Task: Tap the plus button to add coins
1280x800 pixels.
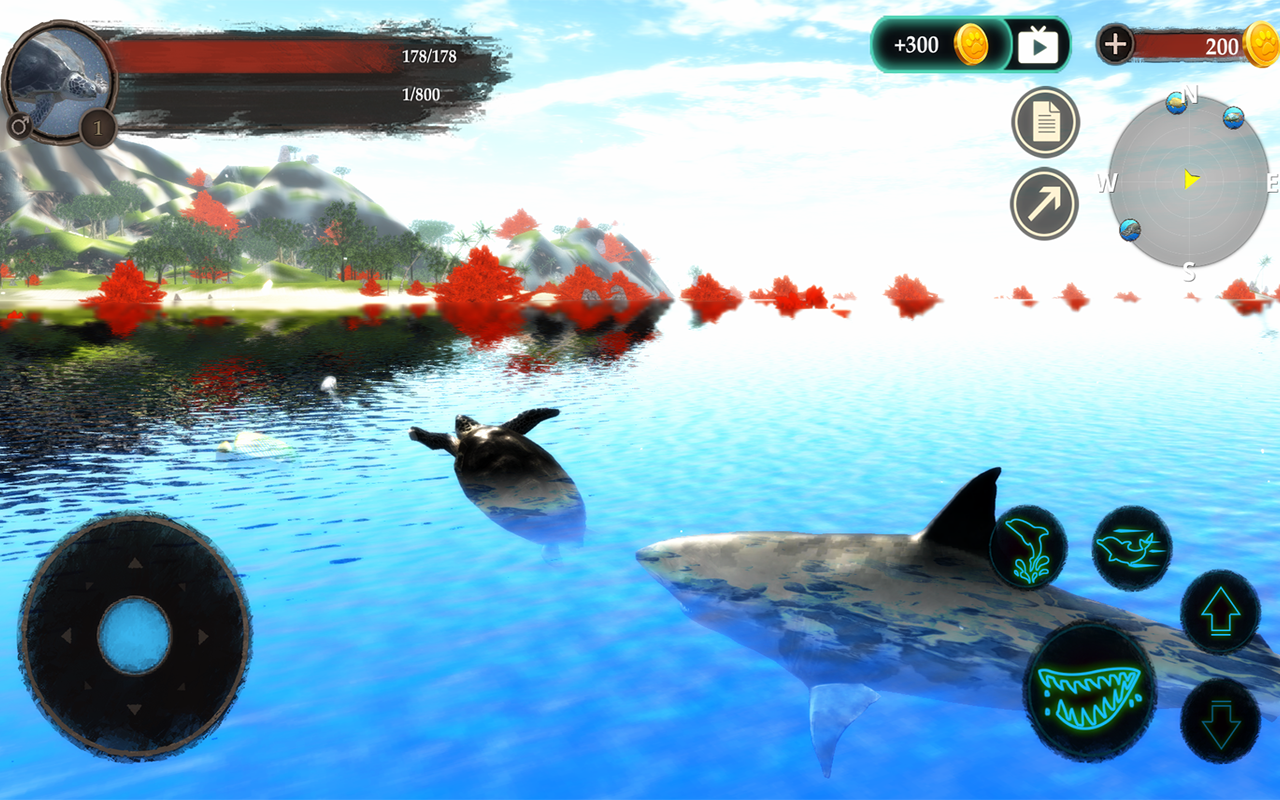Action: pos(1115,44)
